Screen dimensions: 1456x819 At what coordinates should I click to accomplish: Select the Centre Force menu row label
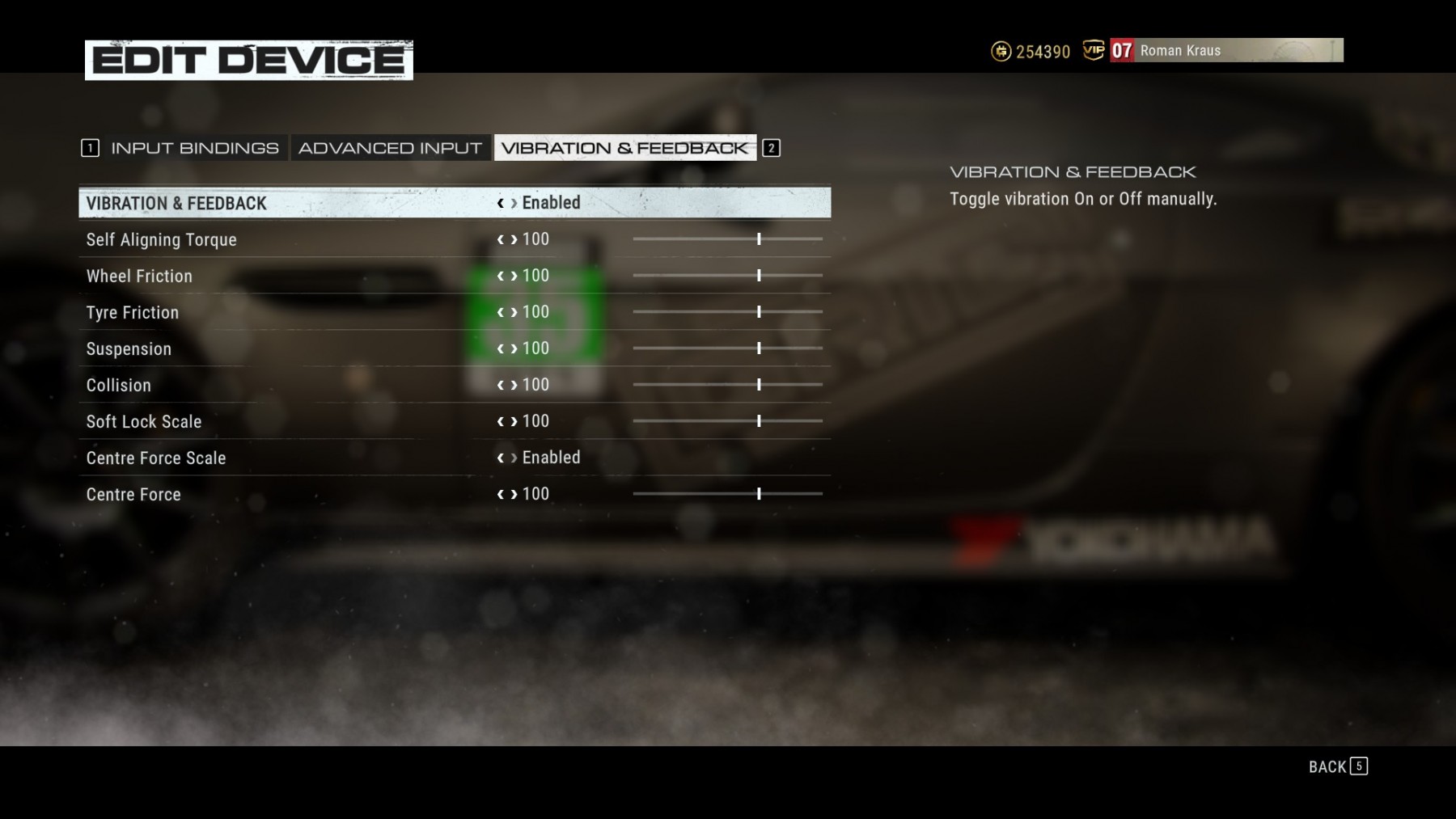click(x=133, y=495)
